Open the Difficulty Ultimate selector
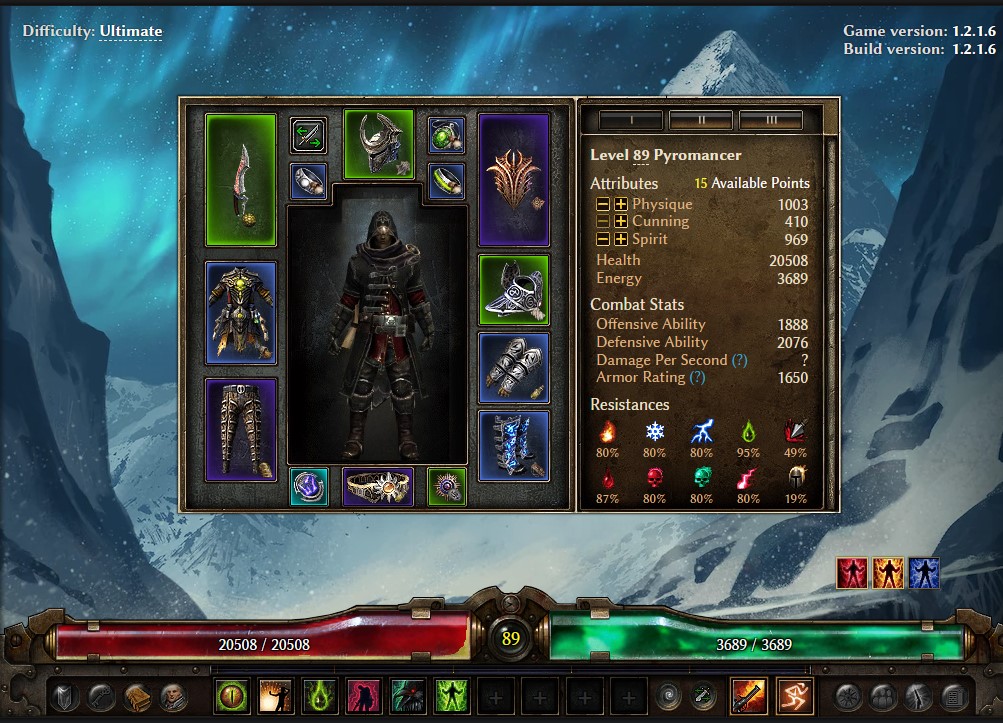 coord(130,32)
